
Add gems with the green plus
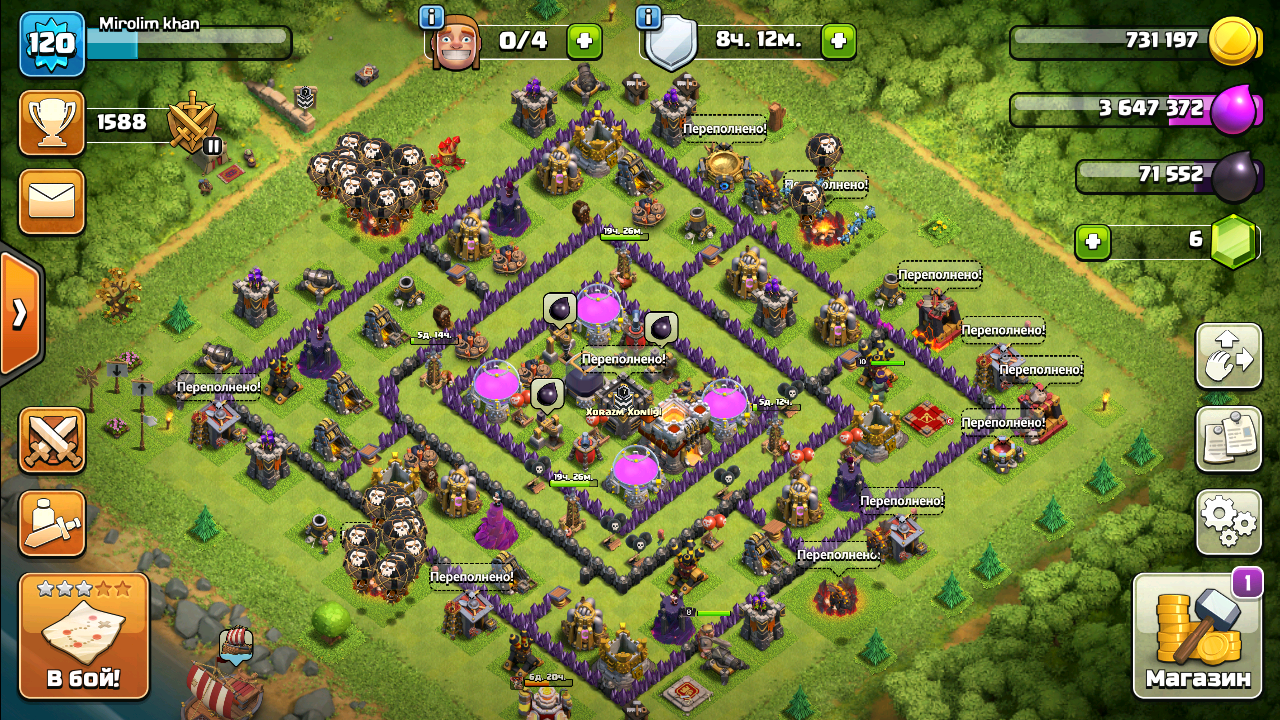(1093, 241)
